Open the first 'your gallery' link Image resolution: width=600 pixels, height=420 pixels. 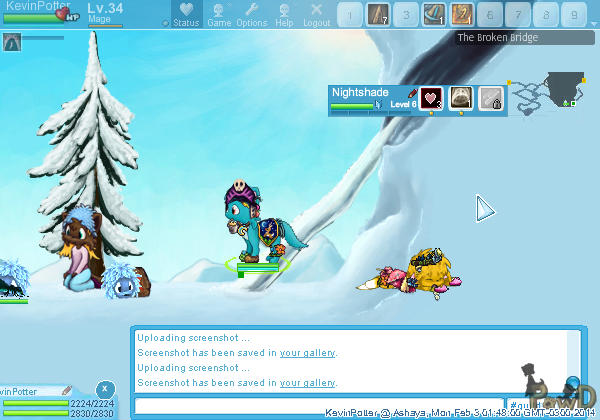(307, 353)
